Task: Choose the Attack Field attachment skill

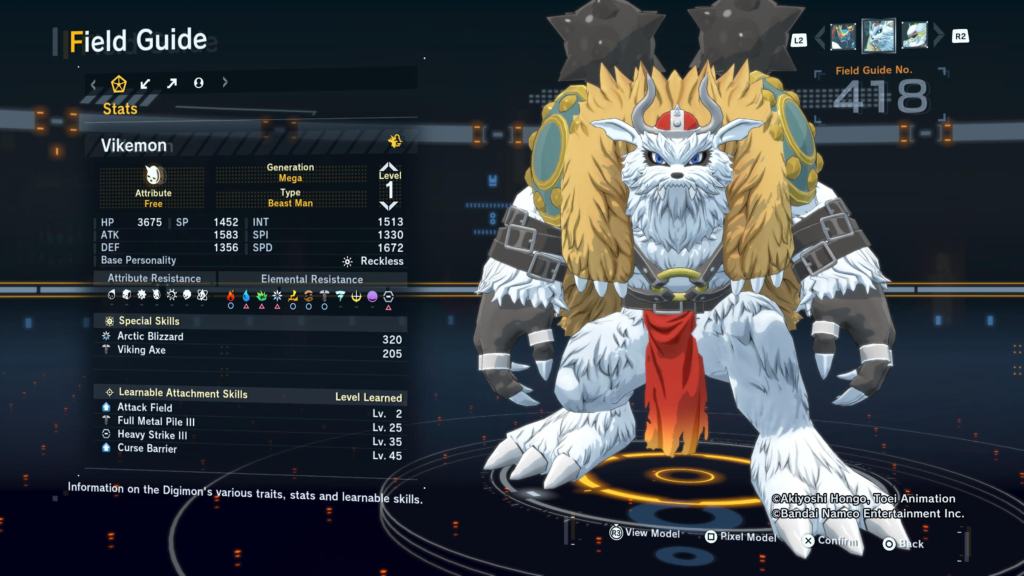Action: [144, 407]
